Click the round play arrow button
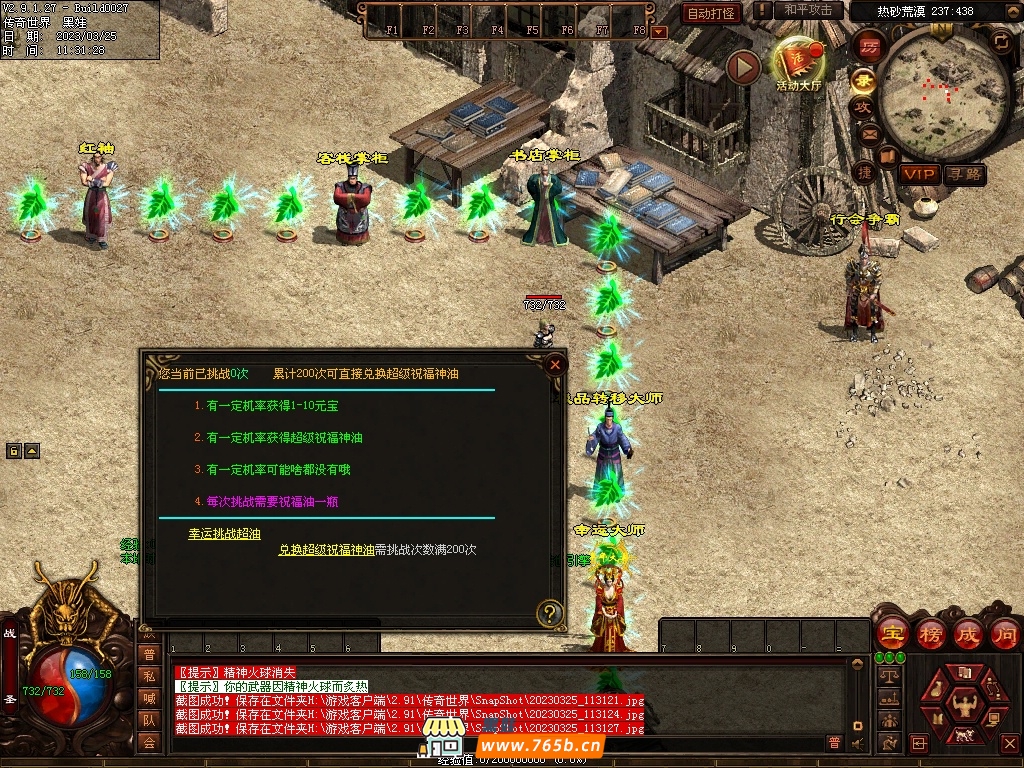The width and height of the screenshot is (1024, 768). point(743,67)
